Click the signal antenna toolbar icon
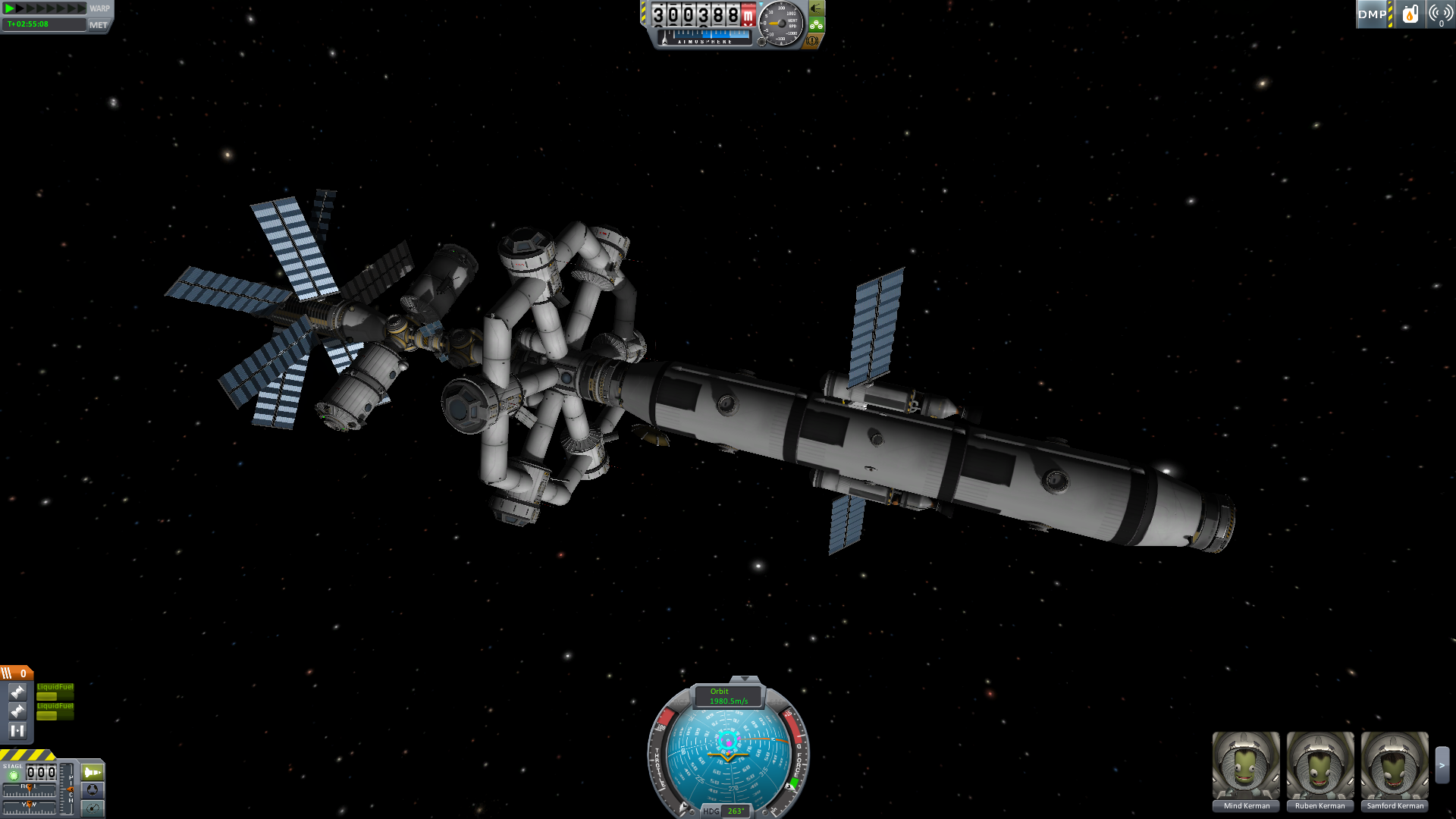1456x819 pixels. coord(1440,14)
